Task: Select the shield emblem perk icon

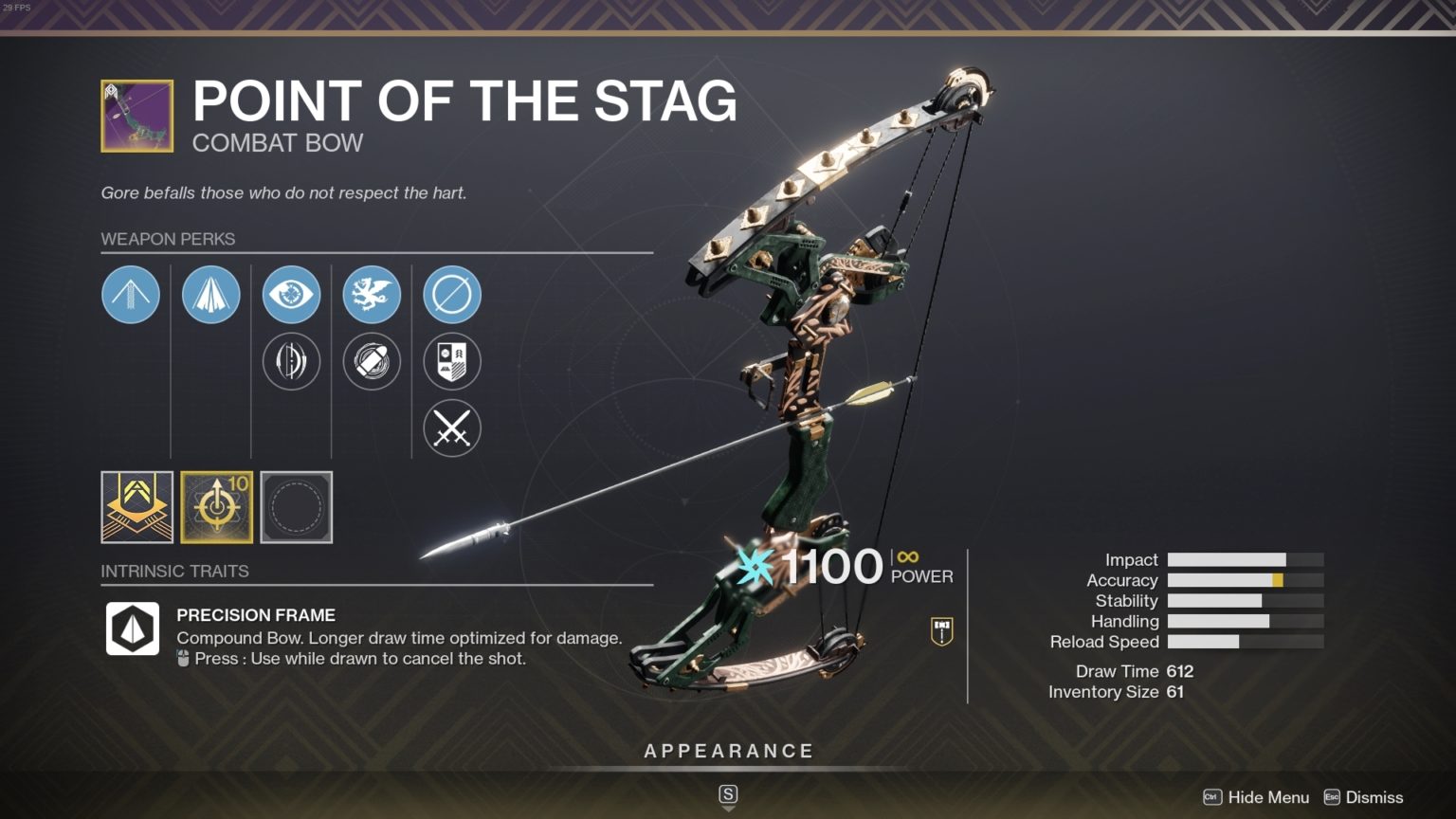Action: point(452,361)
